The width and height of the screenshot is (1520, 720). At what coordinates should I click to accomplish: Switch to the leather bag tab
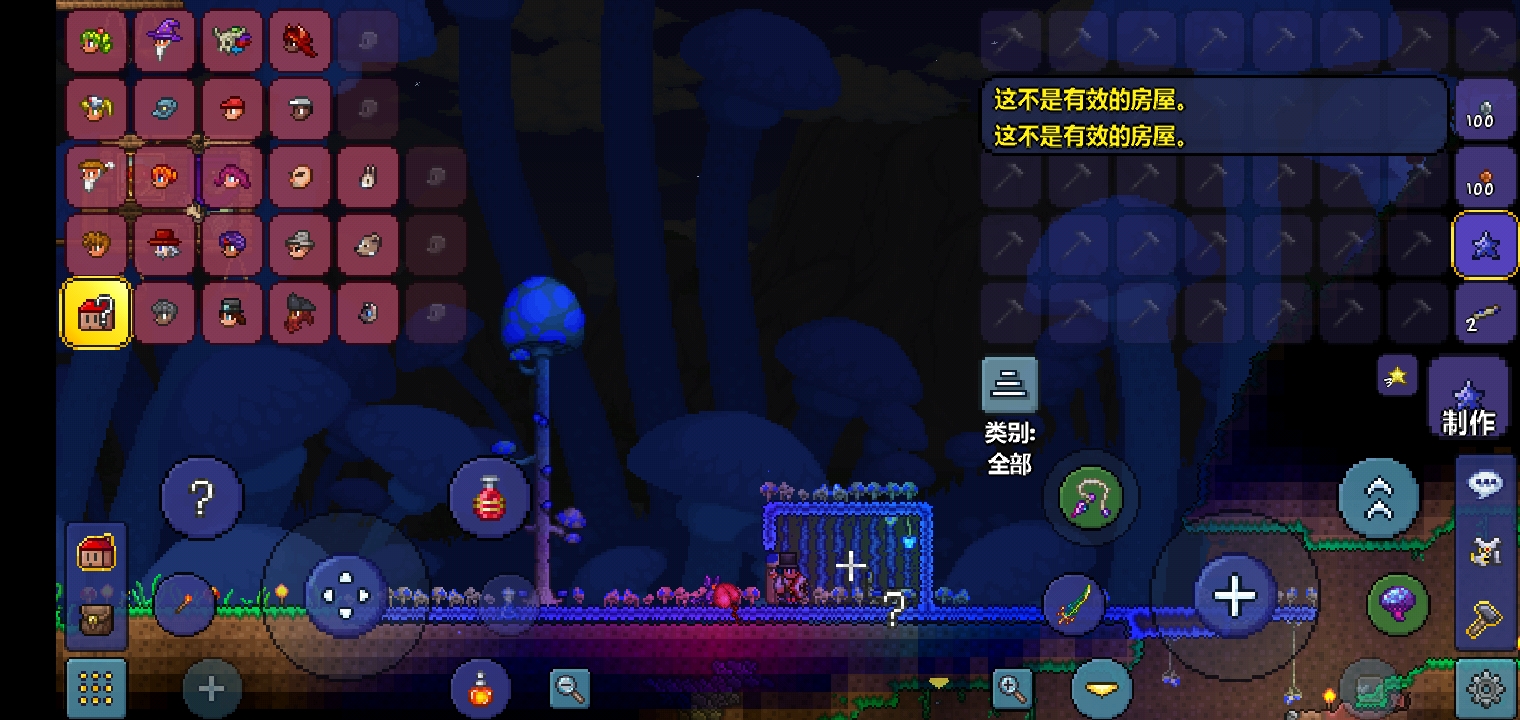[x=96, y=620]
